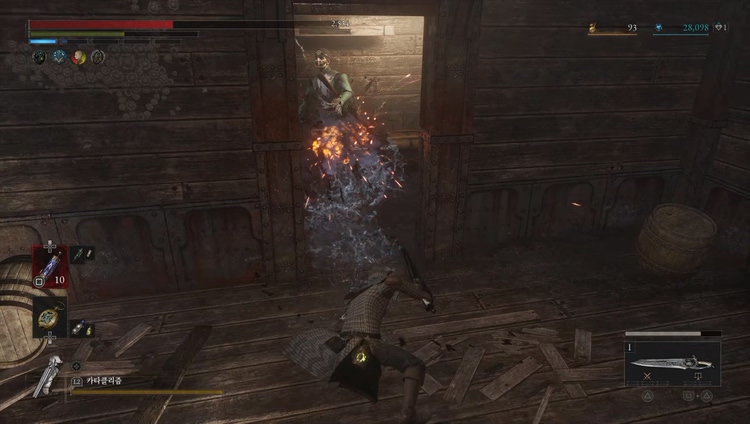Click the red-and-yellow round status icon

click(x=79, y=57)
